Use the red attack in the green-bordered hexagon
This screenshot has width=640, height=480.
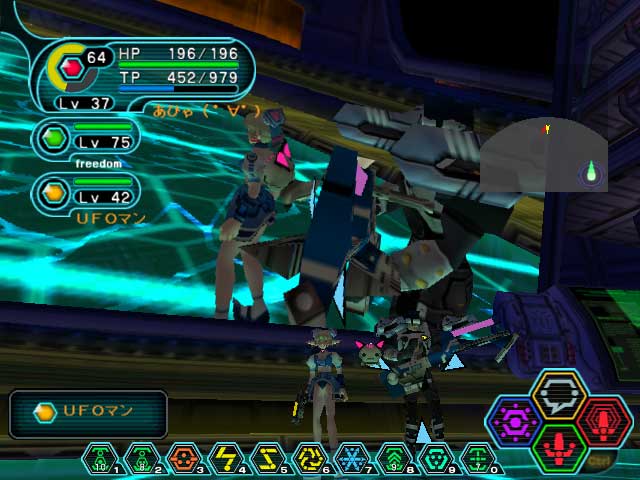pos(558,447)
